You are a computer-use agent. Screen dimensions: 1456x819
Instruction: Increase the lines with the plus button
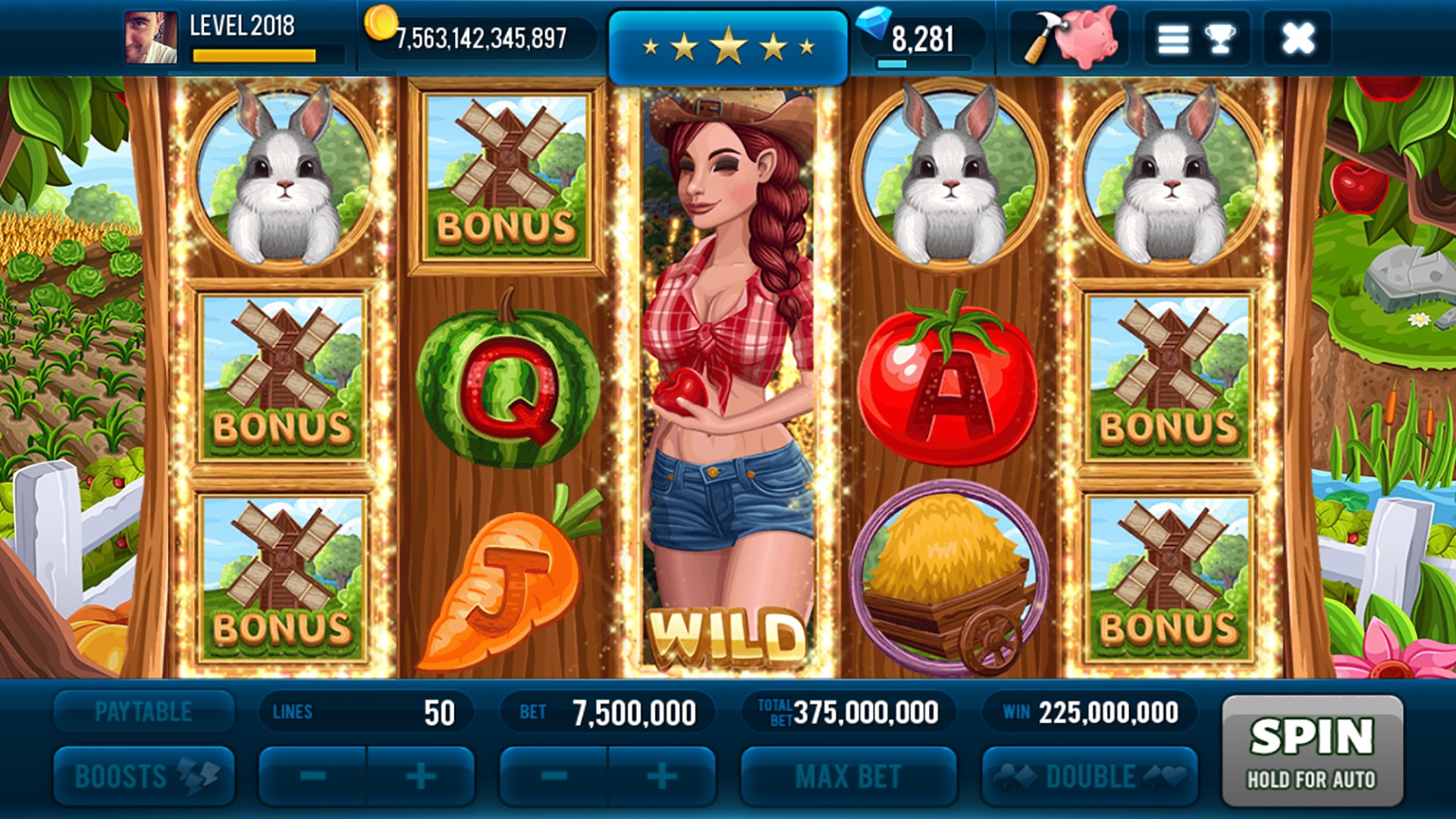tap(422, 775)
